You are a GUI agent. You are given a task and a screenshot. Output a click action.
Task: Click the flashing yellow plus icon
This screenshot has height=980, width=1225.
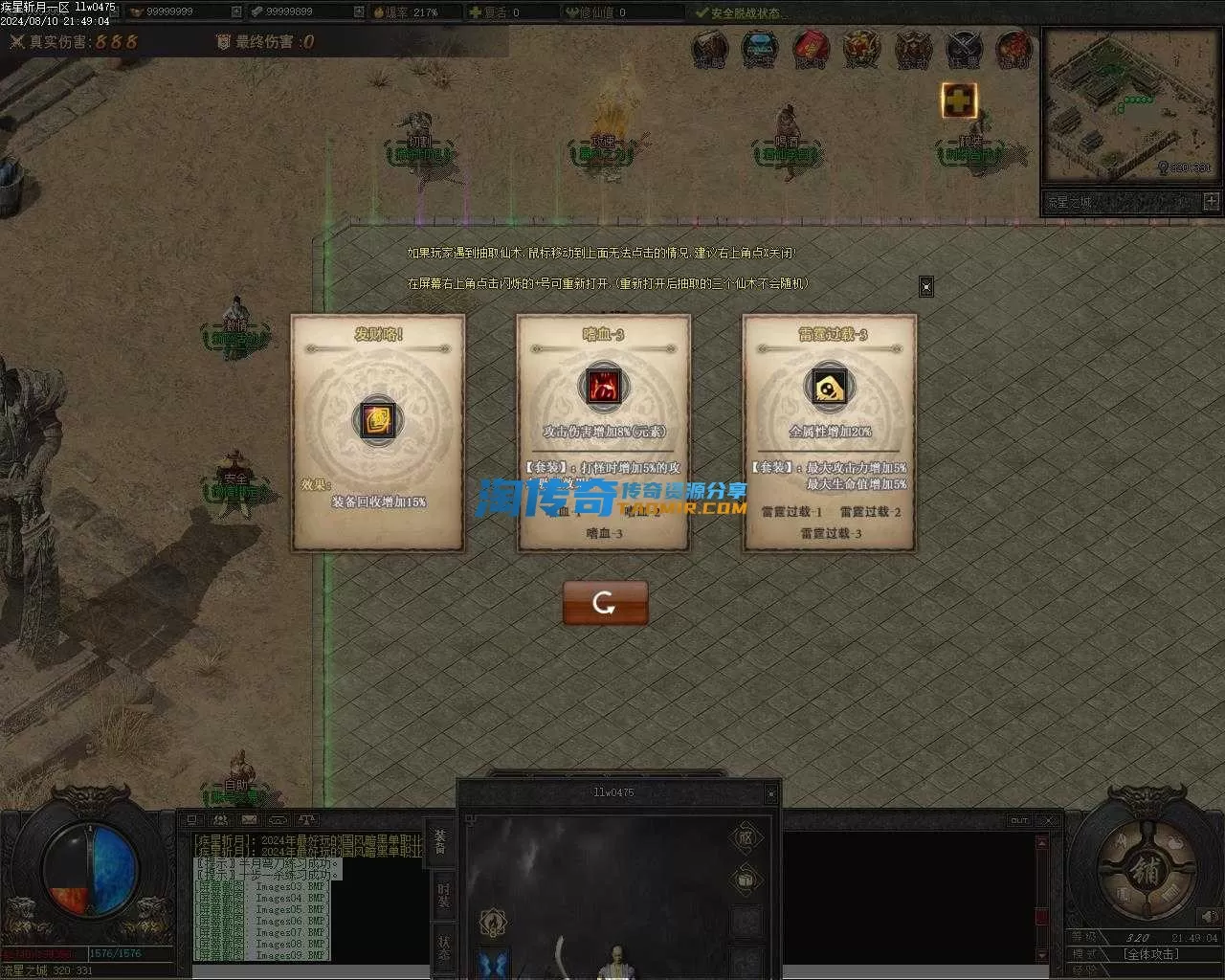pyautogui.click(x=958, y=100)
